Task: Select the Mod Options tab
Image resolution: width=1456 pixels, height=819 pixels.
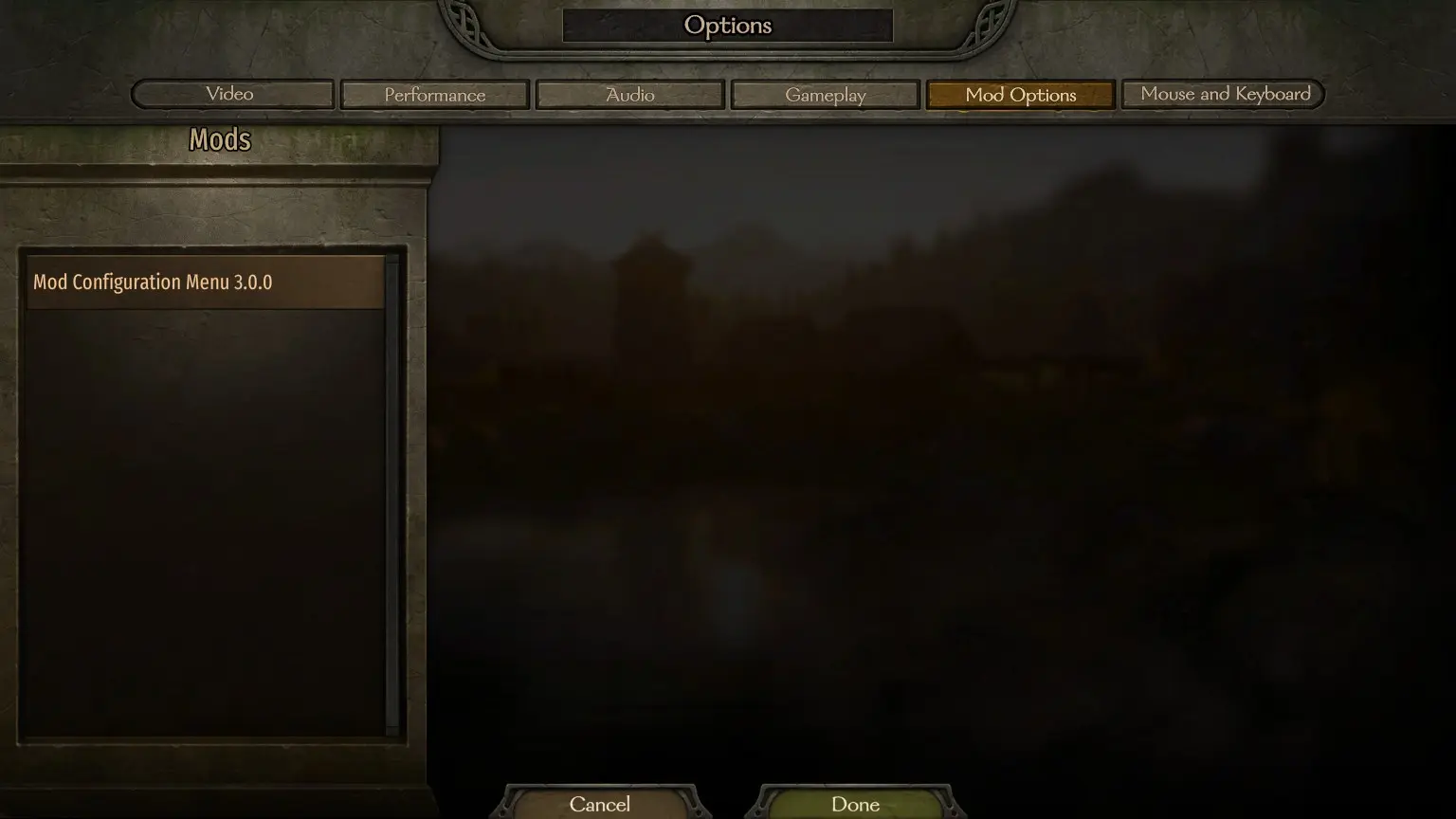Action: tap(1020, 94)
